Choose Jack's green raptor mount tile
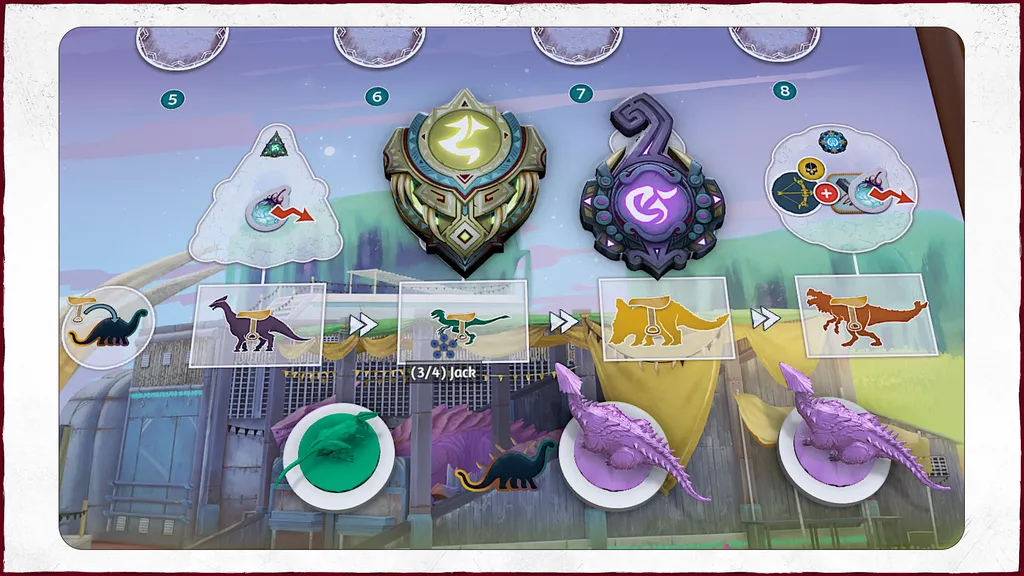The image size is (1024, 576). click(x=463, y=321)
